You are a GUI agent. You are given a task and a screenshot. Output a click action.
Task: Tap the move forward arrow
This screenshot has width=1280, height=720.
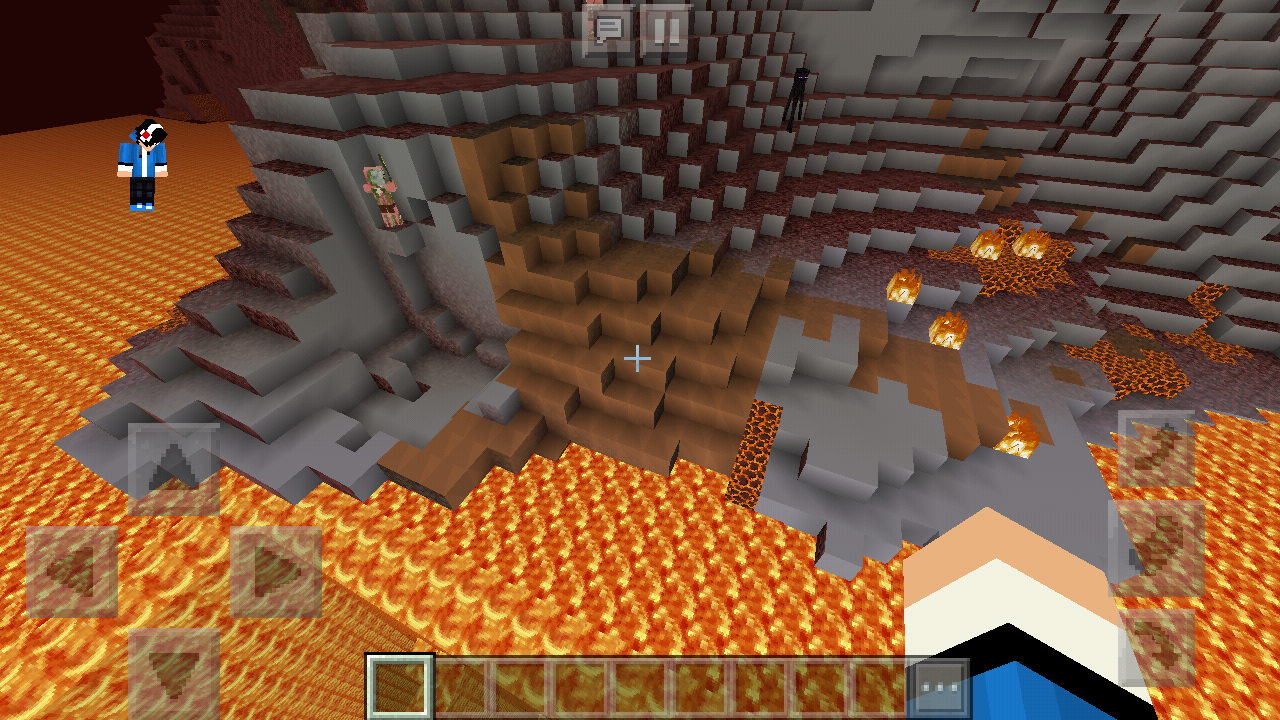click(174, 469)
